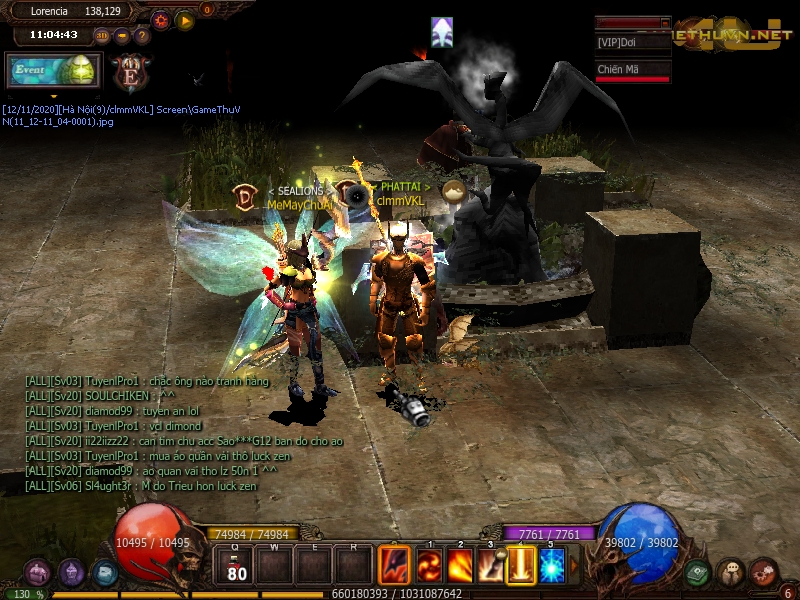This screenshot has width=800, height=600.
Task: Select the dark red wing skill icon
Action: pos(395,567)
